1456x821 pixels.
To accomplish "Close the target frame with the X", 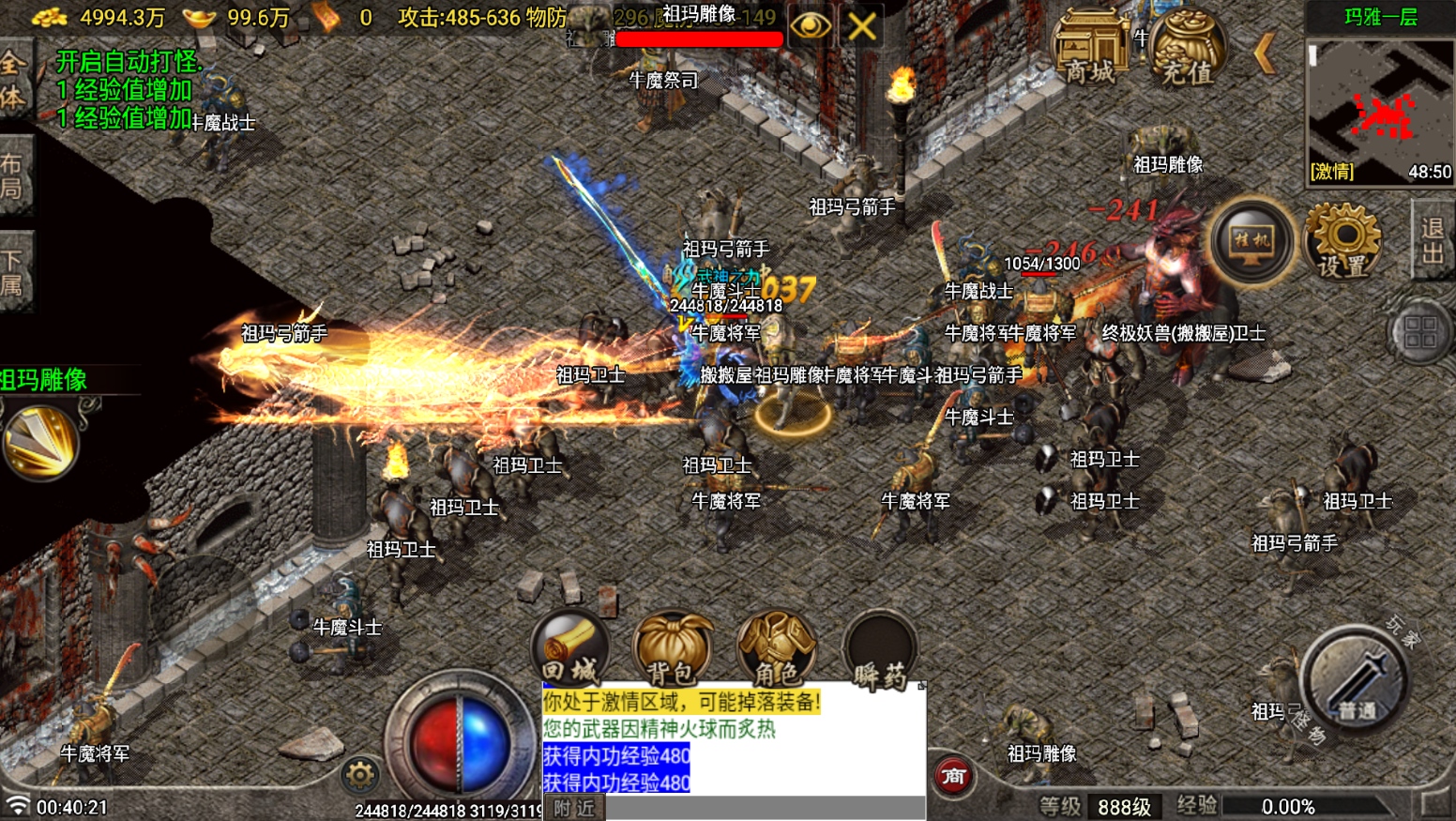I will pyautogui.click(x=862, y=25).
